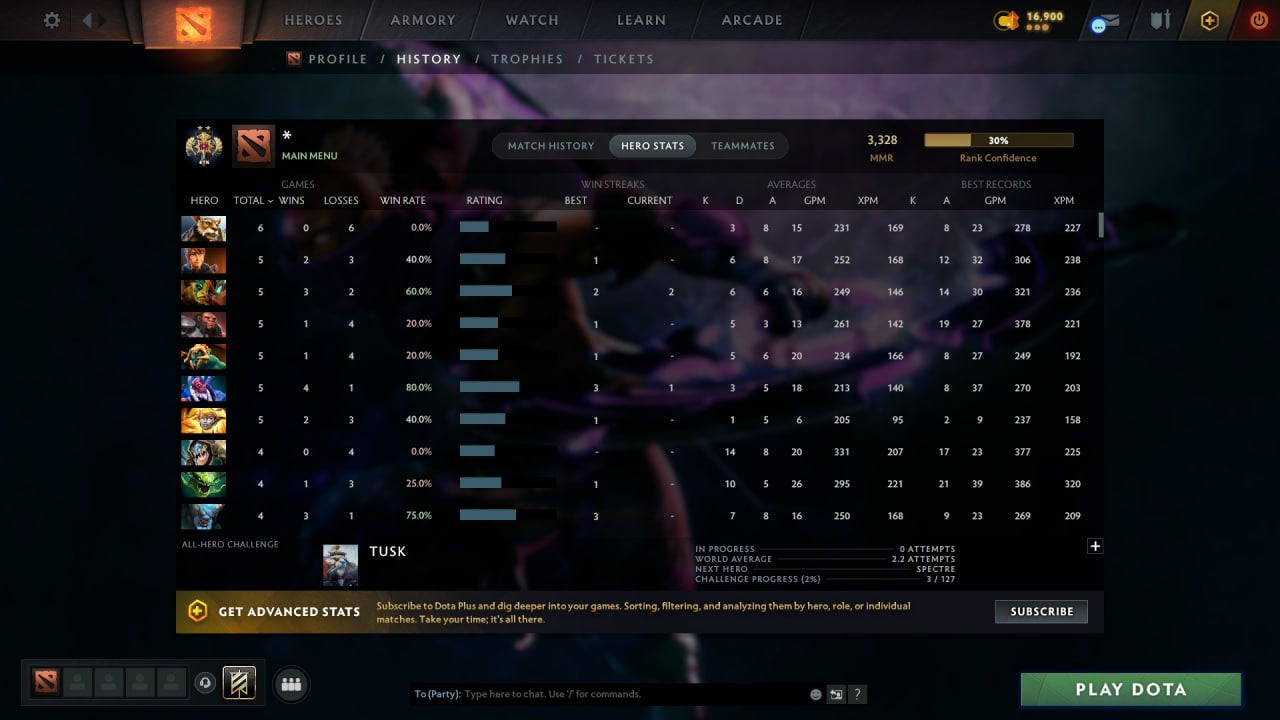Click the Rank Confidence progress bar
Viewport: 1280px width, 720px height.
click(x=998, y=139)
